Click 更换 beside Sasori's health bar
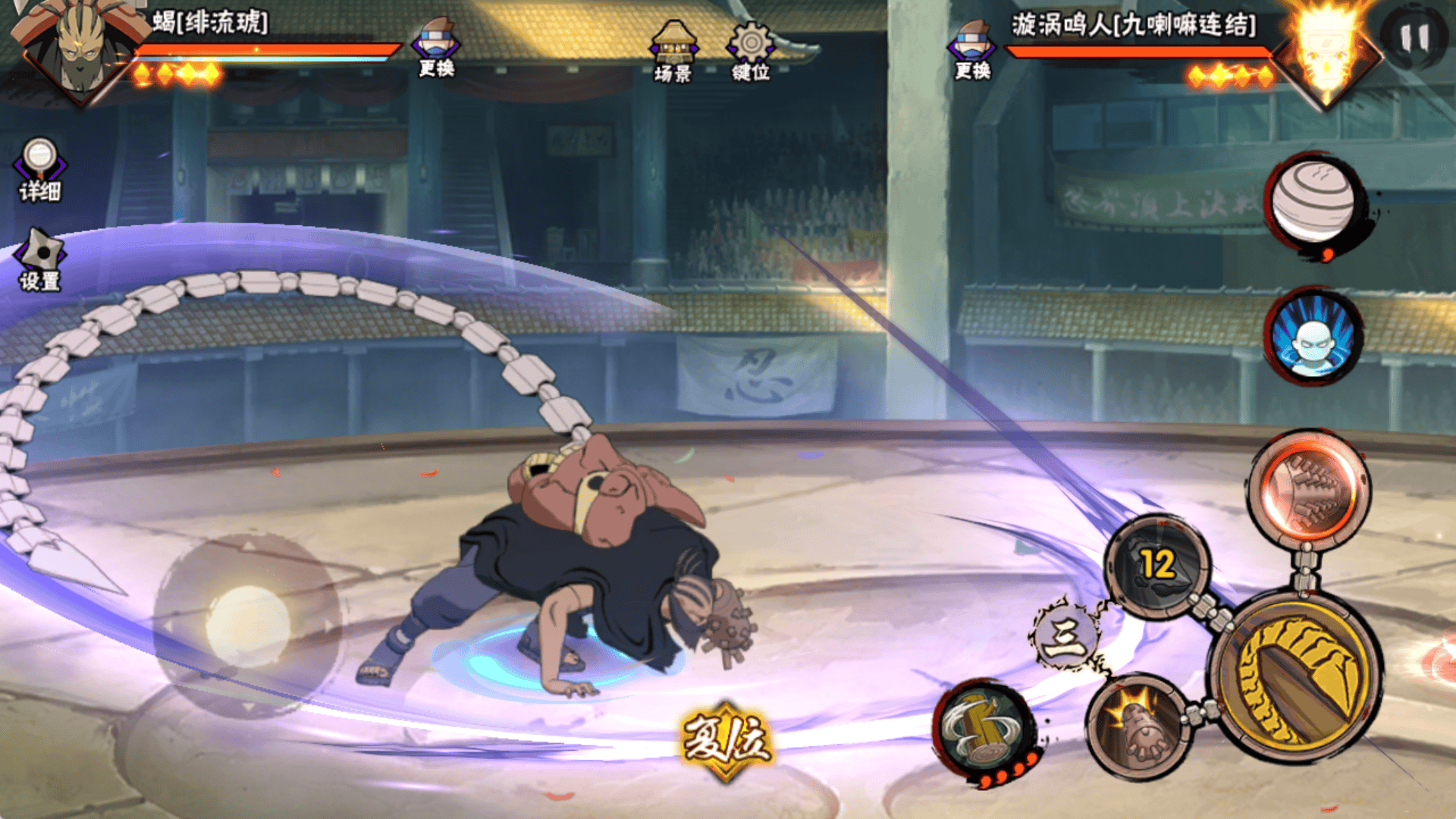The height and width of the screenshot is (819, 1456). pos(436,48)
